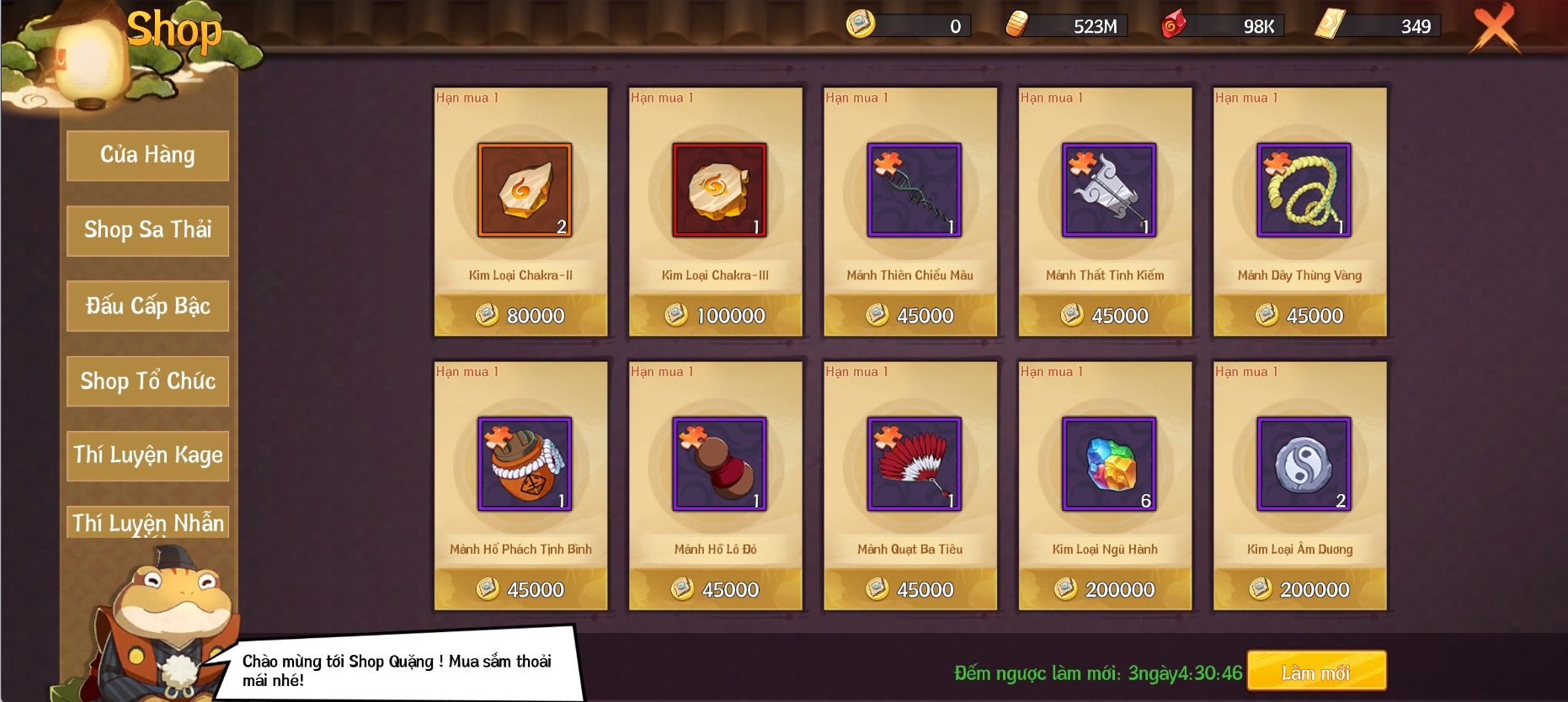
Task: Open the Cửa Hàng shop tab
Action: tap(147, 156)
